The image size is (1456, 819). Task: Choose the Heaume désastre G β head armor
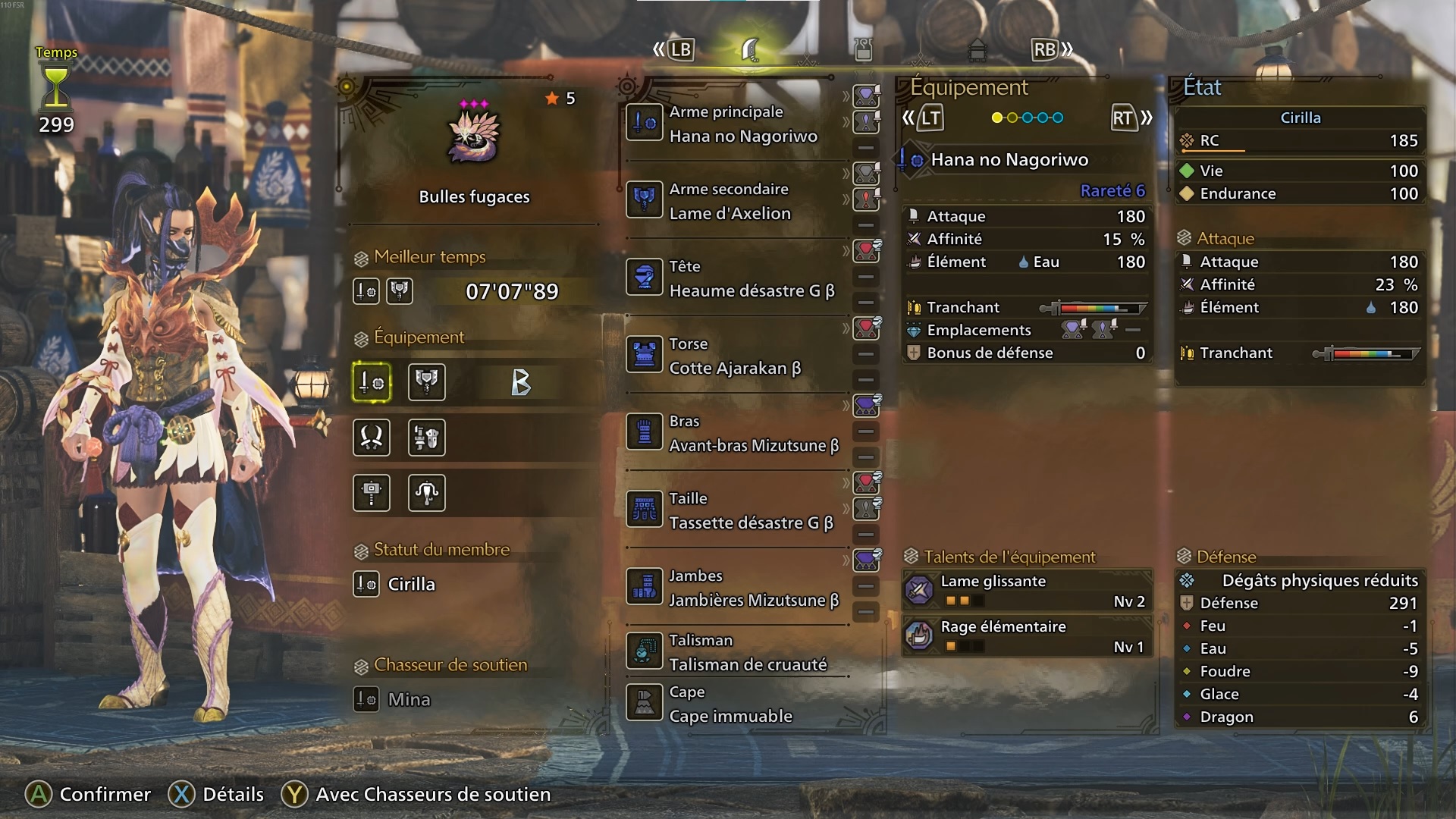click(734, 278)
